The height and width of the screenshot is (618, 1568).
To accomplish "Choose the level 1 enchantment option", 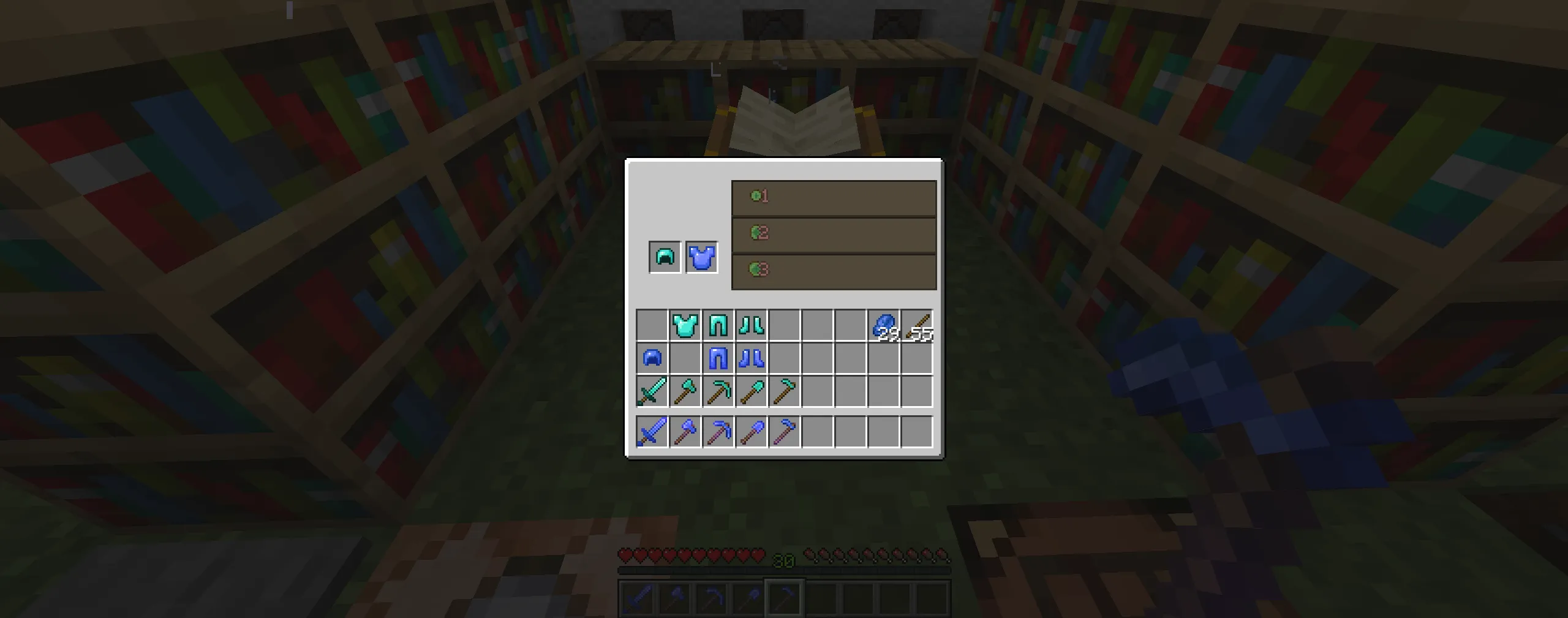I will (833, 197).
